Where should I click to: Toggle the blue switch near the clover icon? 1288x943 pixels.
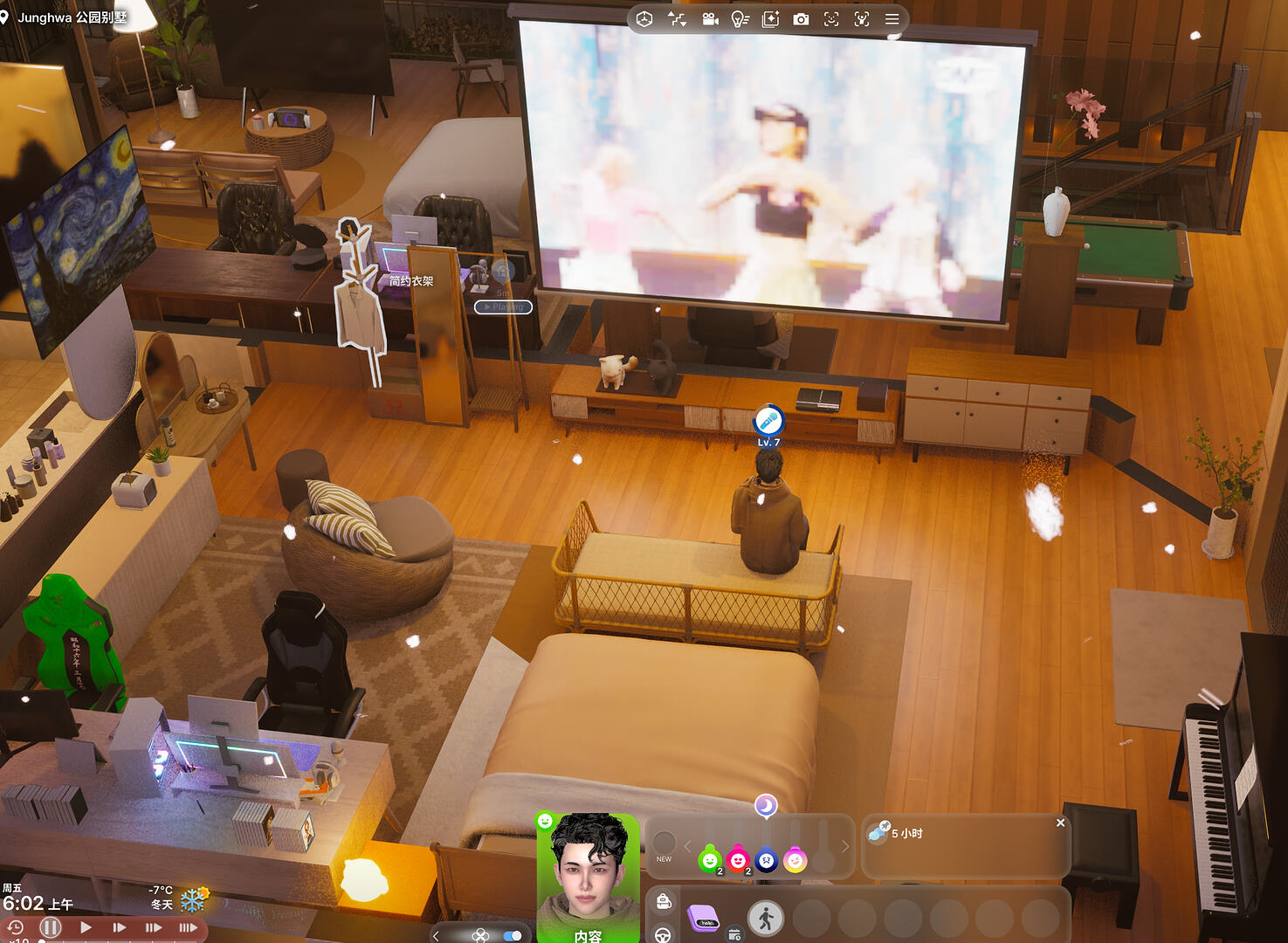tap(513, 935)
